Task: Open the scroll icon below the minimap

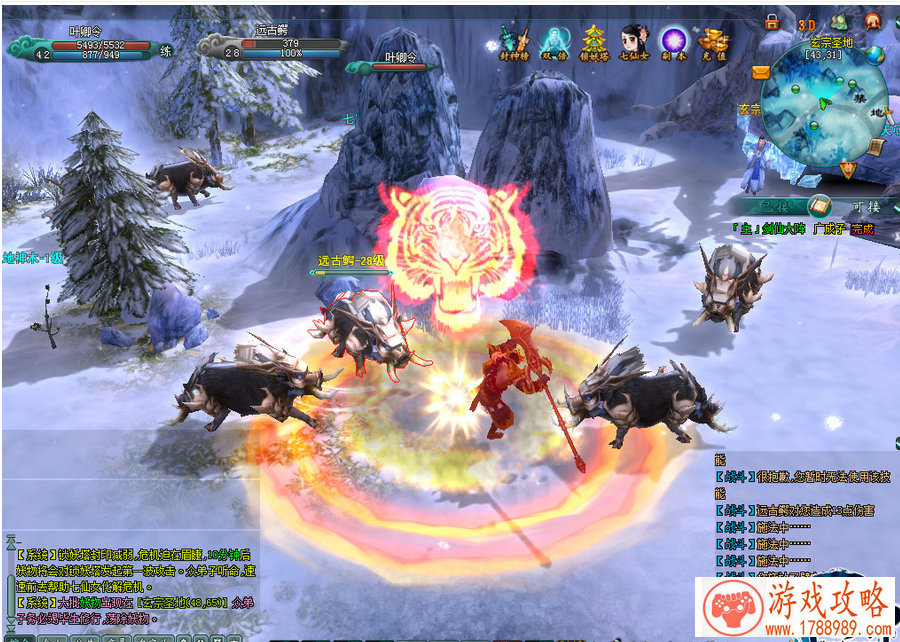Action: click(874, 147)
